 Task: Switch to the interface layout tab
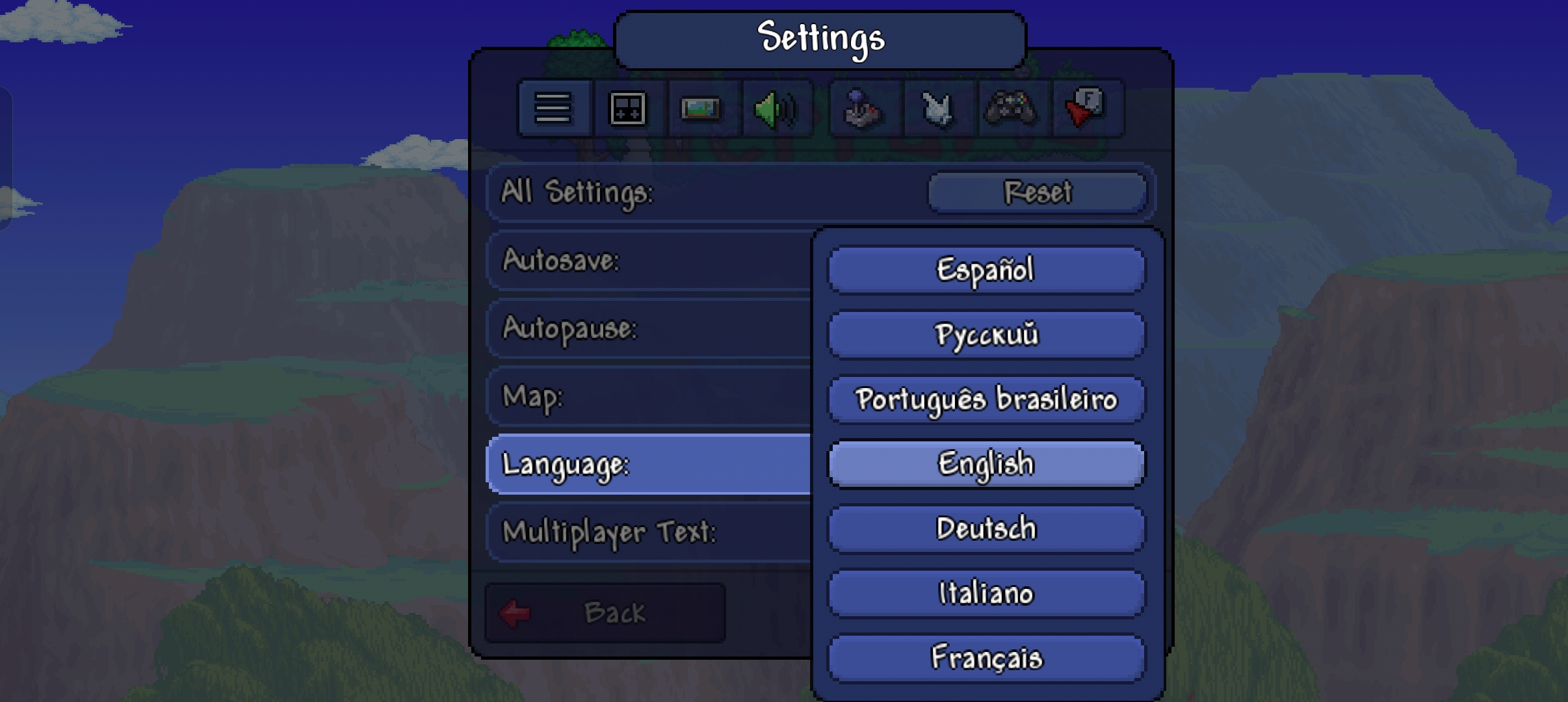coord(627,109)
